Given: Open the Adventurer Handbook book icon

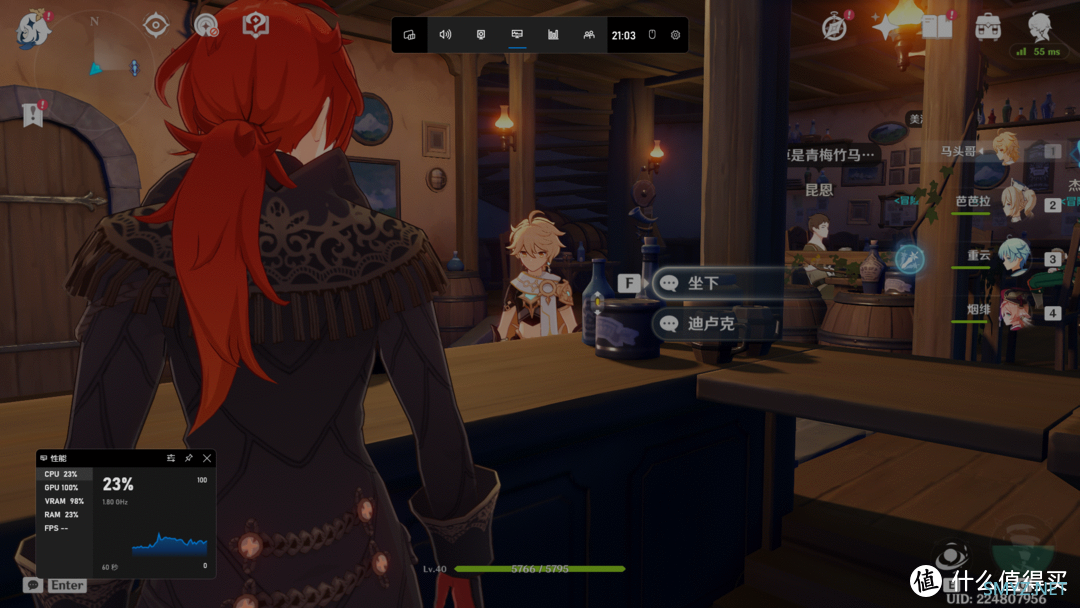Looking at the screenshot, I should pyautogui.click(x=937, y=27).
